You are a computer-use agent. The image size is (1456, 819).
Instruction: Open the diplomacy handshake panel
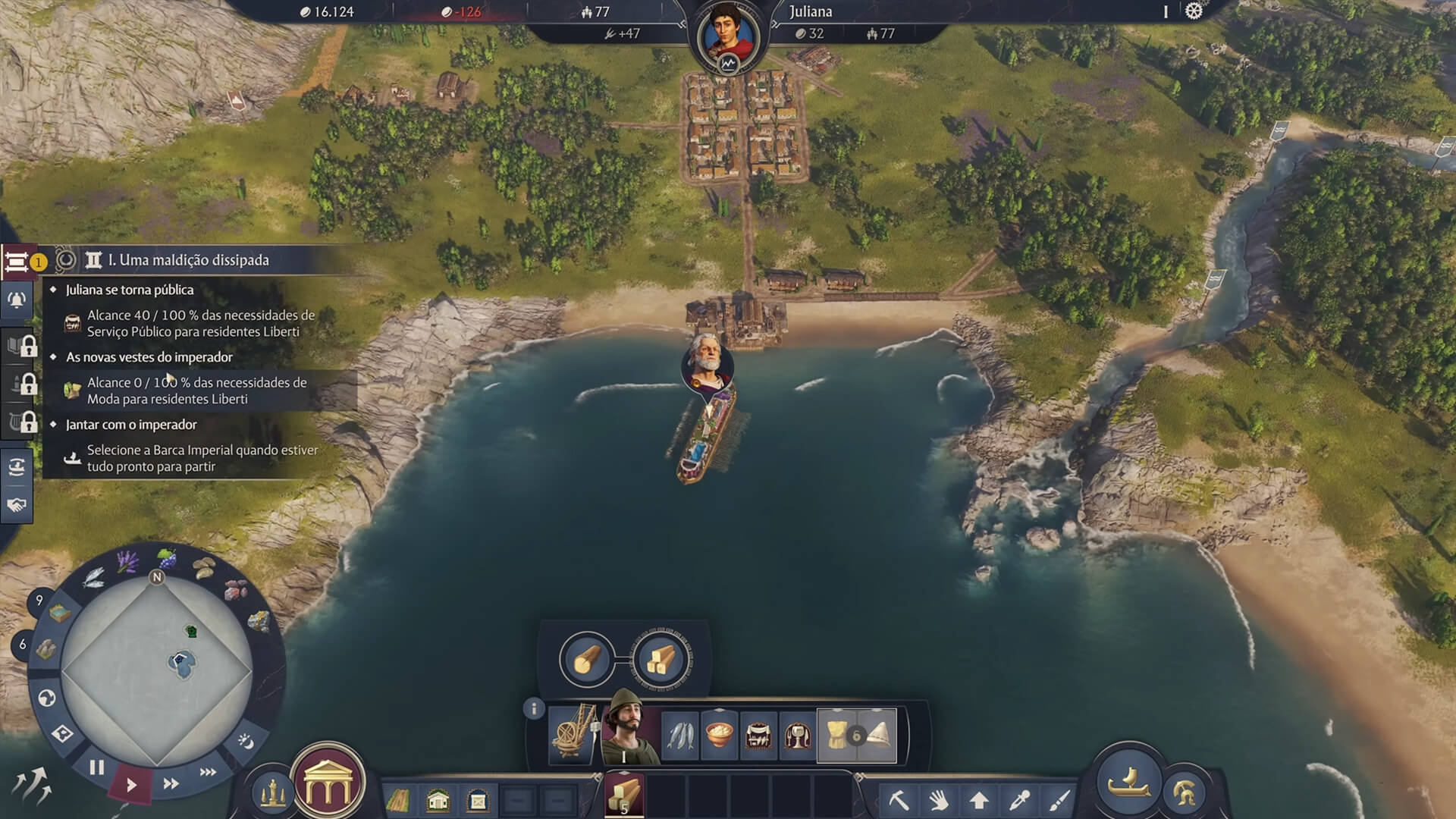(15, 505)
